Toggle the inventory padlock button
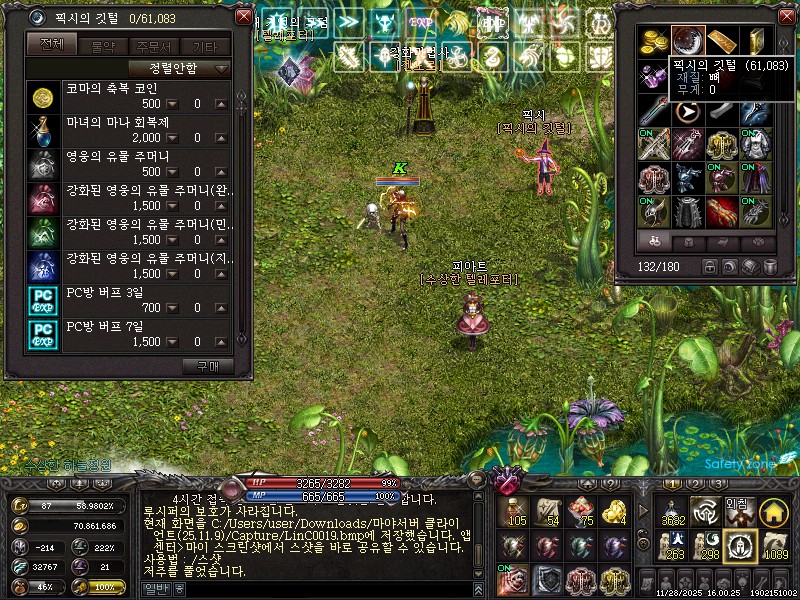The width and height of the screenshot is (800, 600). pyautogui.click(x=711, y=267)
